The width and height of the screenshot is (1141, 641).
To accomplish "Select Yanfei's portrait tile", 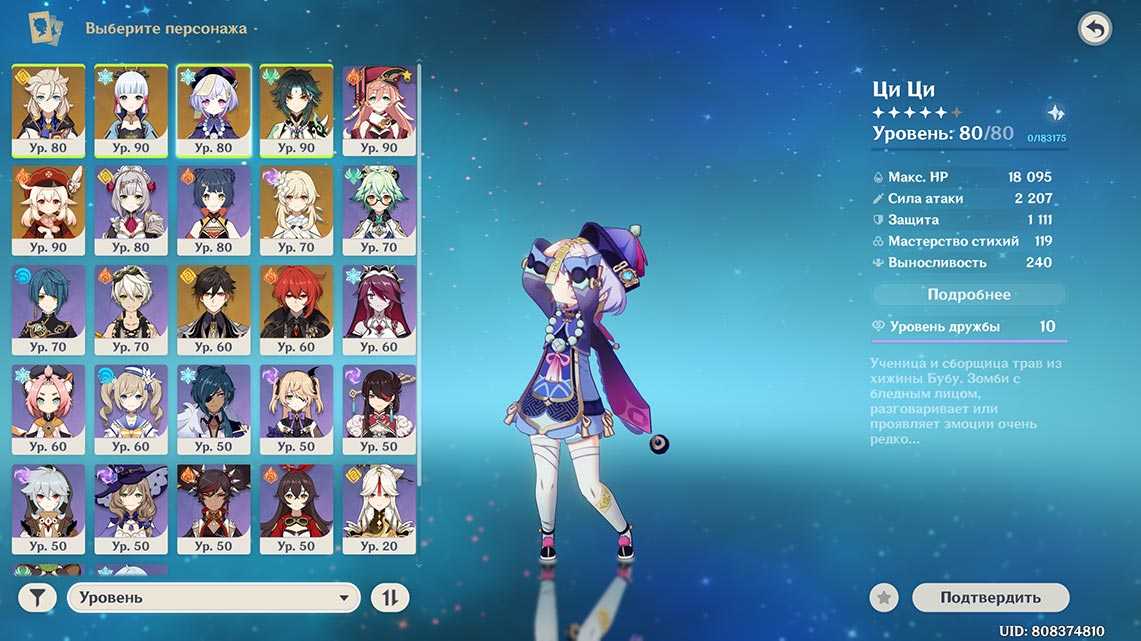I will 379,110.
